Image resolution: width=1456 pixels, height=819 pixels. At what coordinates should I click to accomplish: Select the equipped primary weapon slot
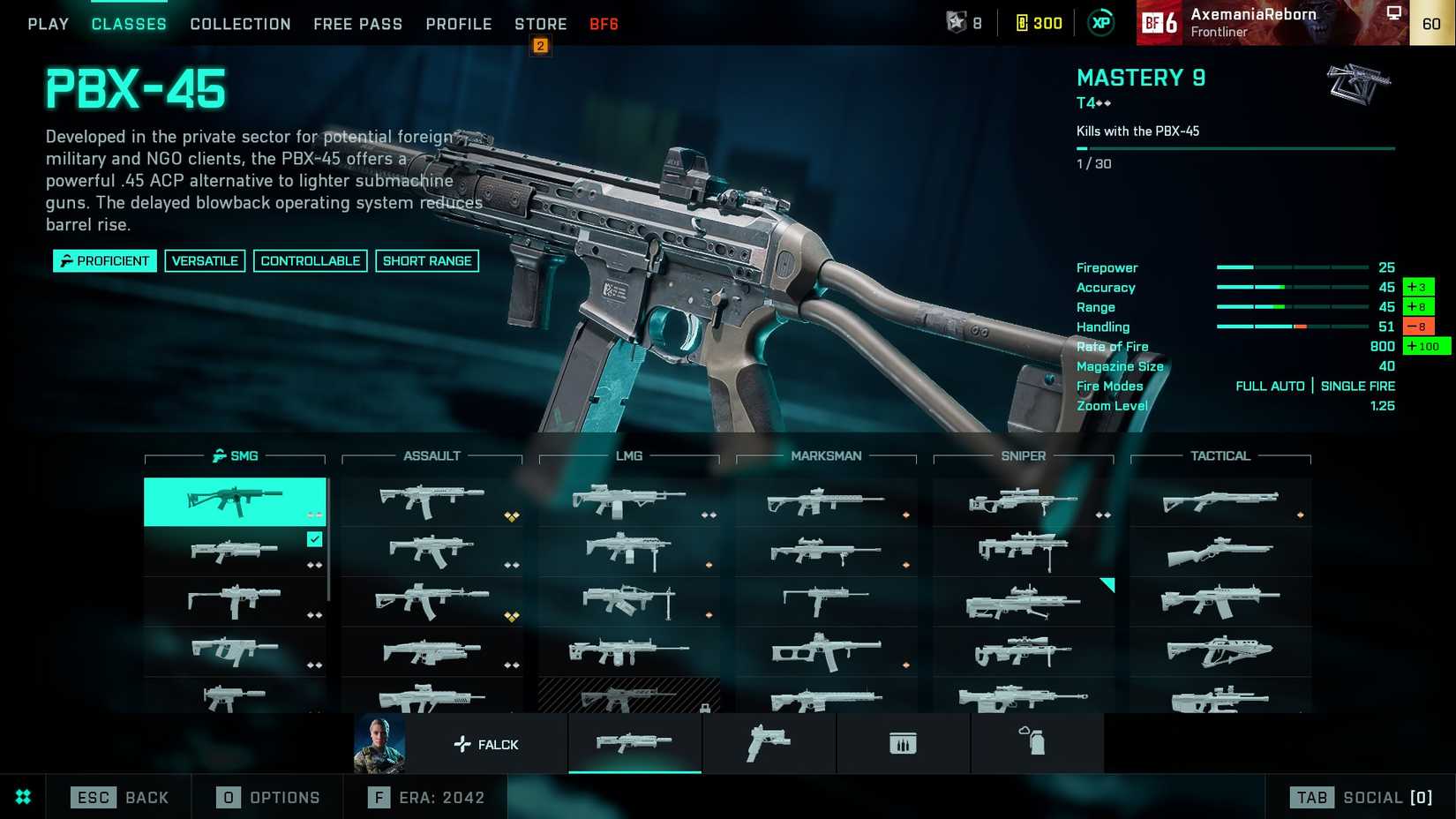(634, 744)
